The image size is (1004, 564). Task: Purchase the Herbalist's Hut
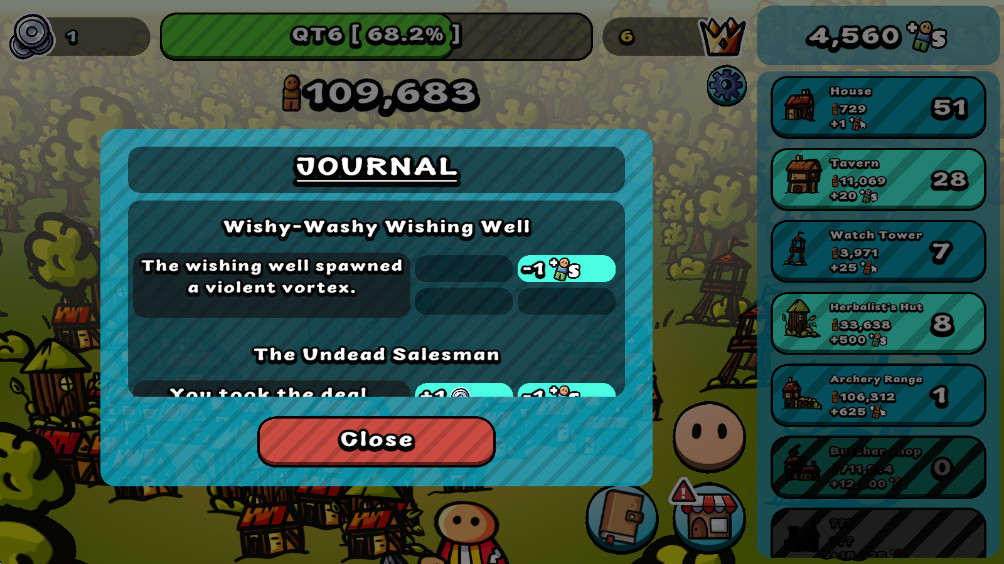(x=878, y=323)
